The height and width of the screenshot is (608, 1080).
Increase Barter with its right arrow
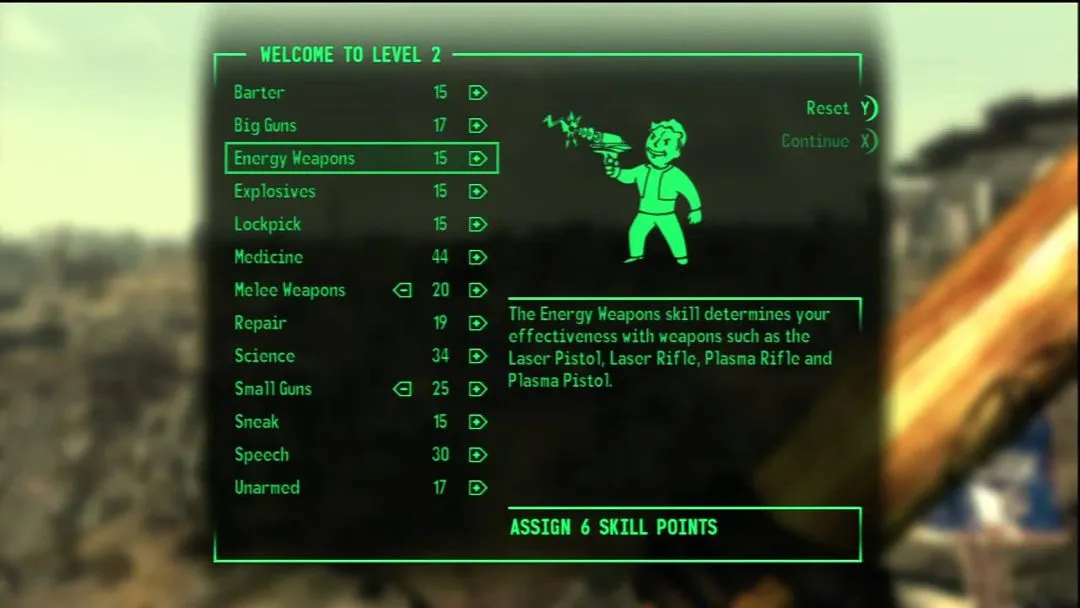click(478, 93)
